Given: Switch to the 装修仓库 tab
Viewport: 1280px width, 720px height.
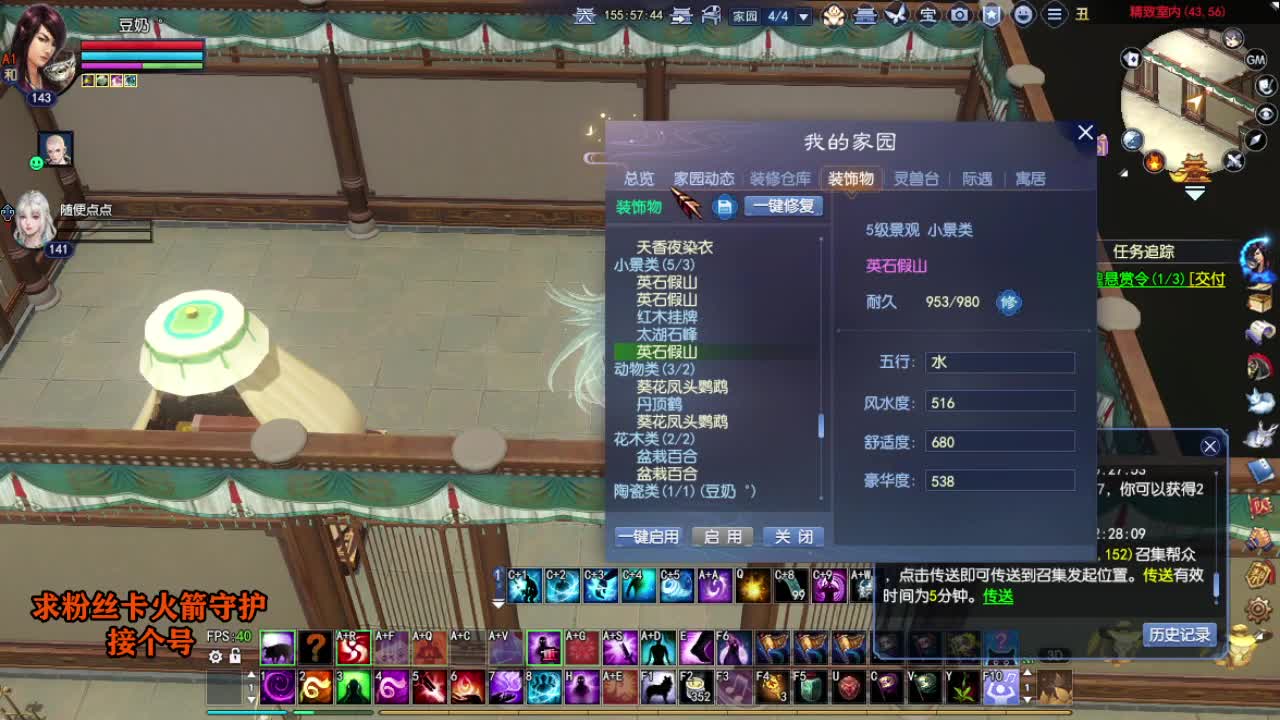Looking at the screenshot, I should pos(781,179).
